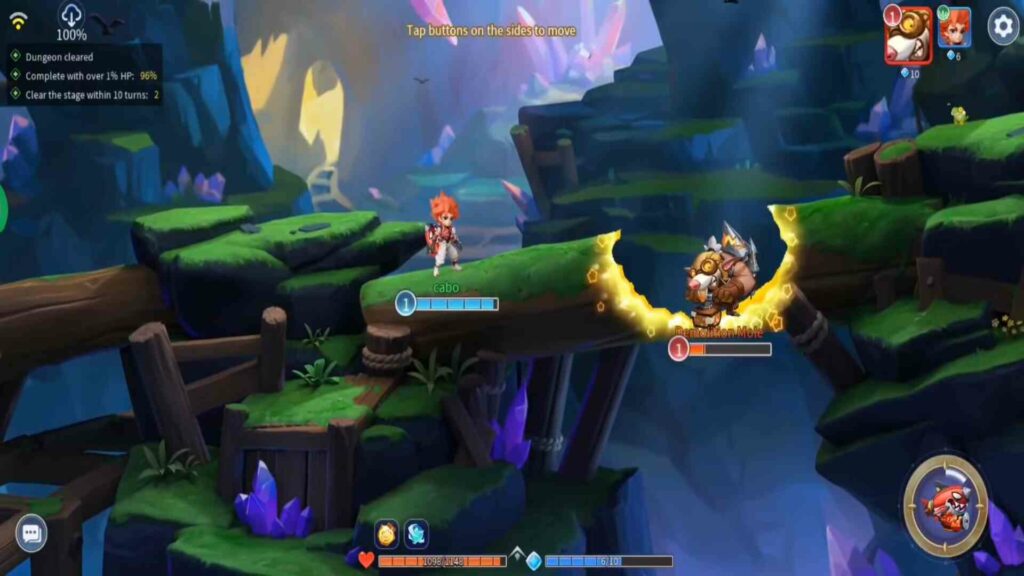Select the red-haired hero turn portrait

[954, 28]
